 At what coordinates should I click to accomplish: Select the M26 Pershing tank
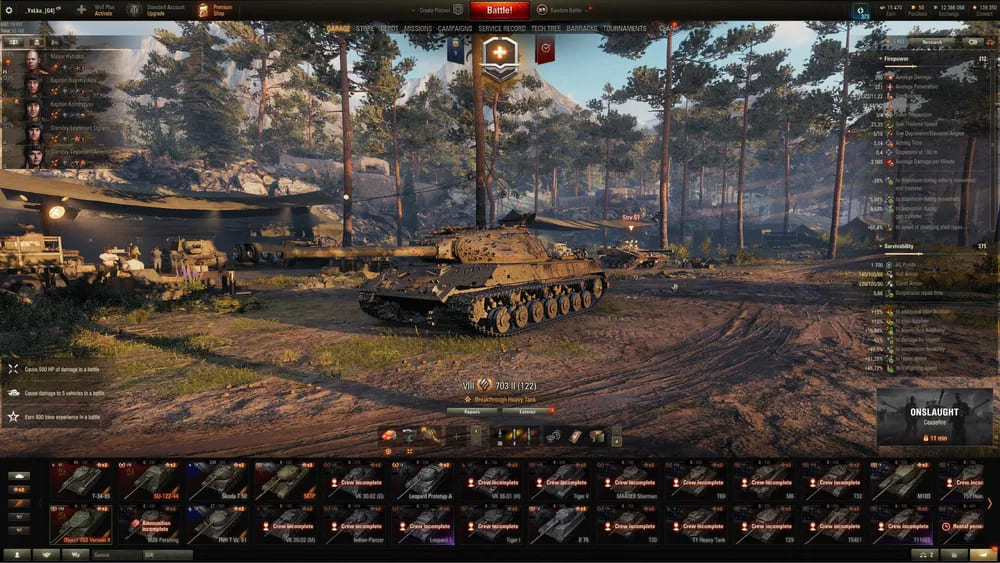click(x=151, y=523)
